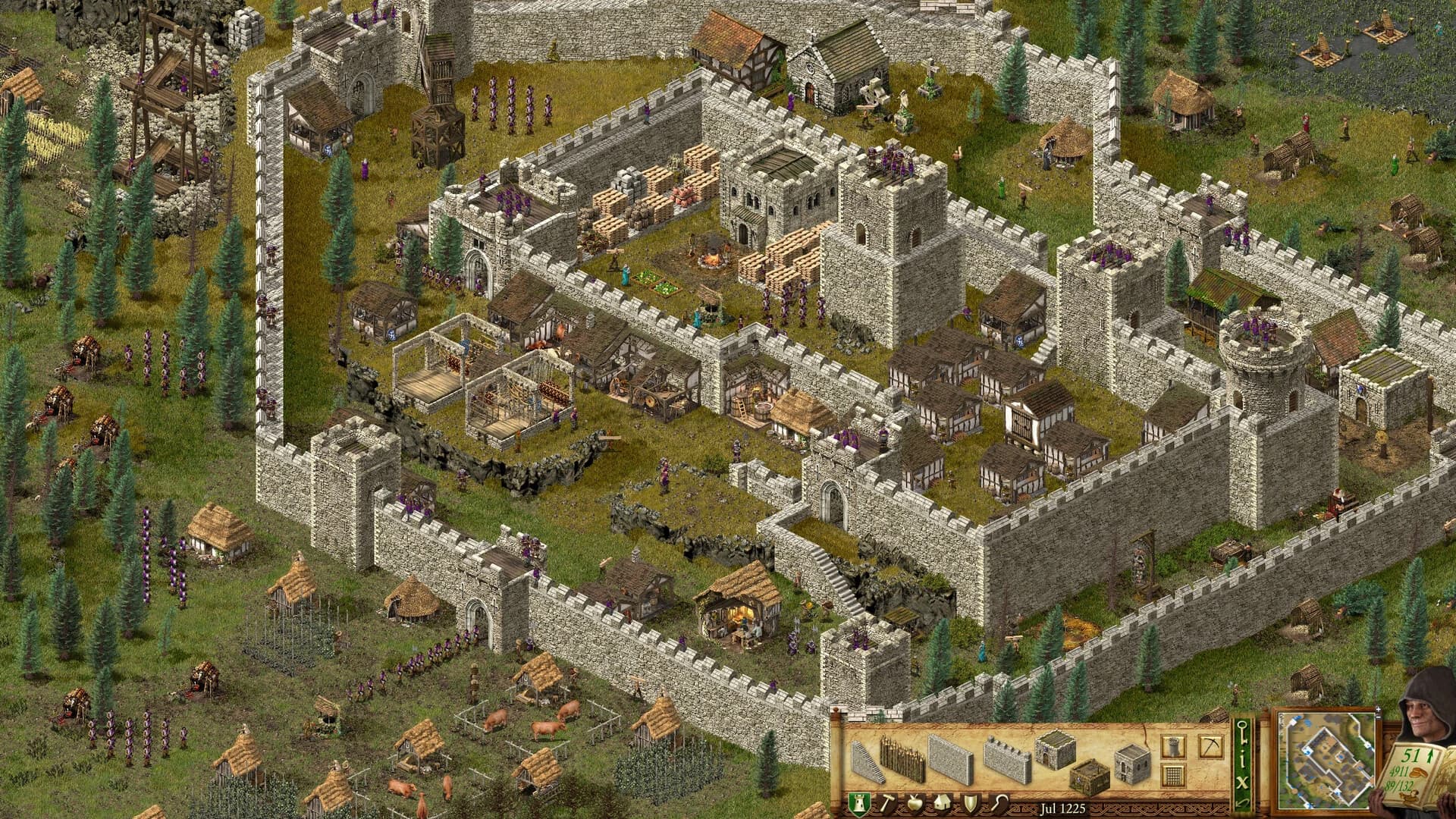Select the killing pits trap icon
This screenshot has height=819, width=1456.
[1173, 776]
